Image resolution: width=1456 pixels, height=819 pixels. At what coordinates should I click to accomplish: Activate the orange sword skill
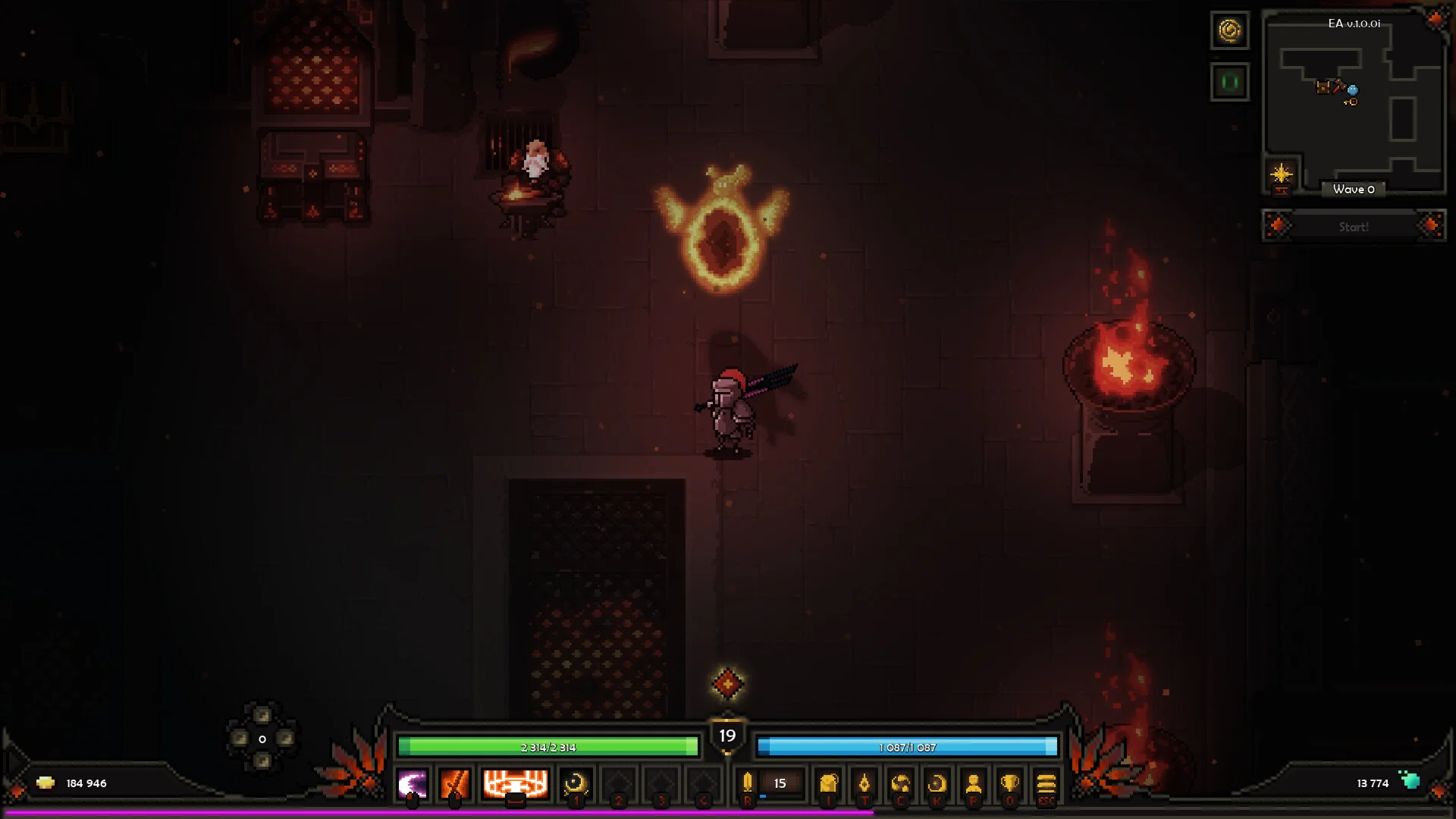[x=455, y=784]
